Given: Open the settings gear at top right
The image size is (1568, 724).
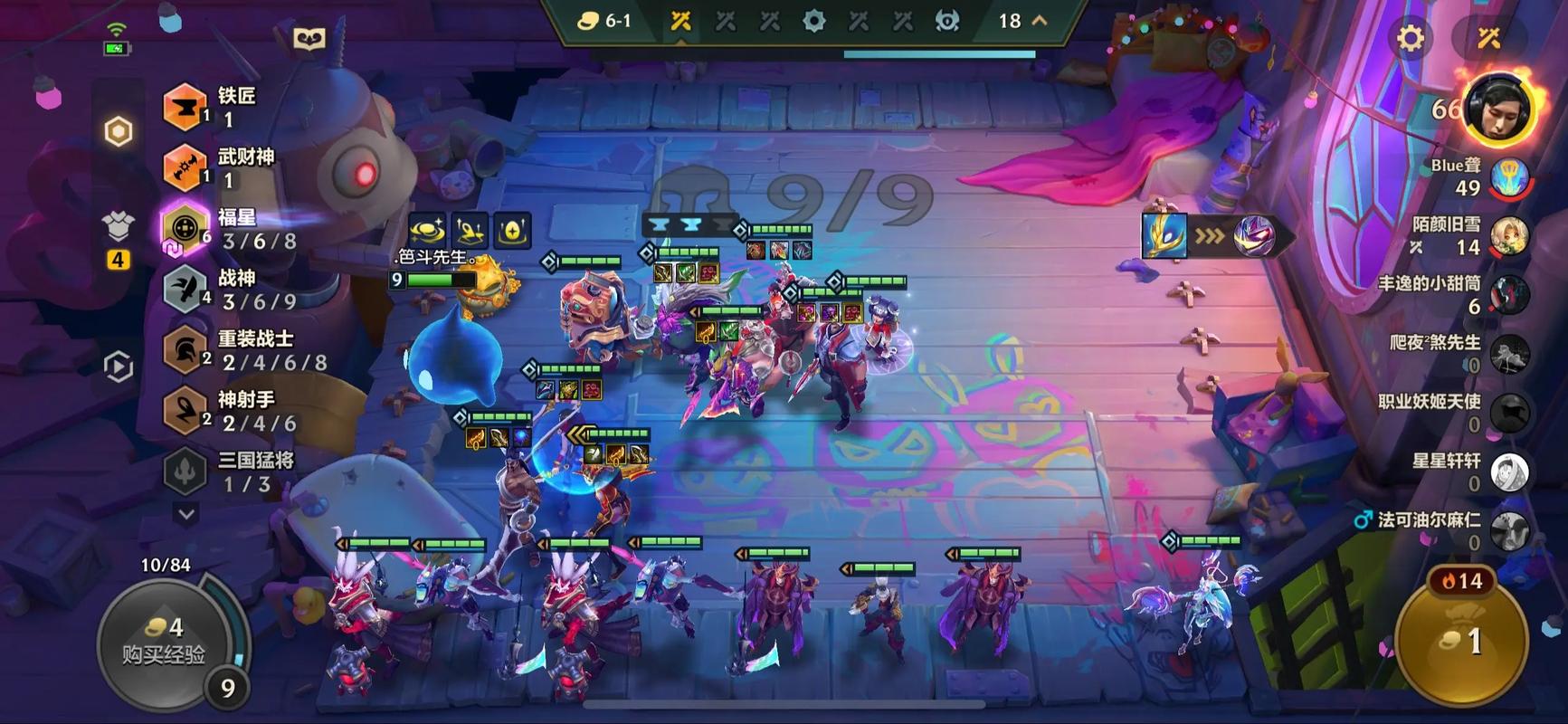Looking at the screenshot, I should tap(1410, 38).
